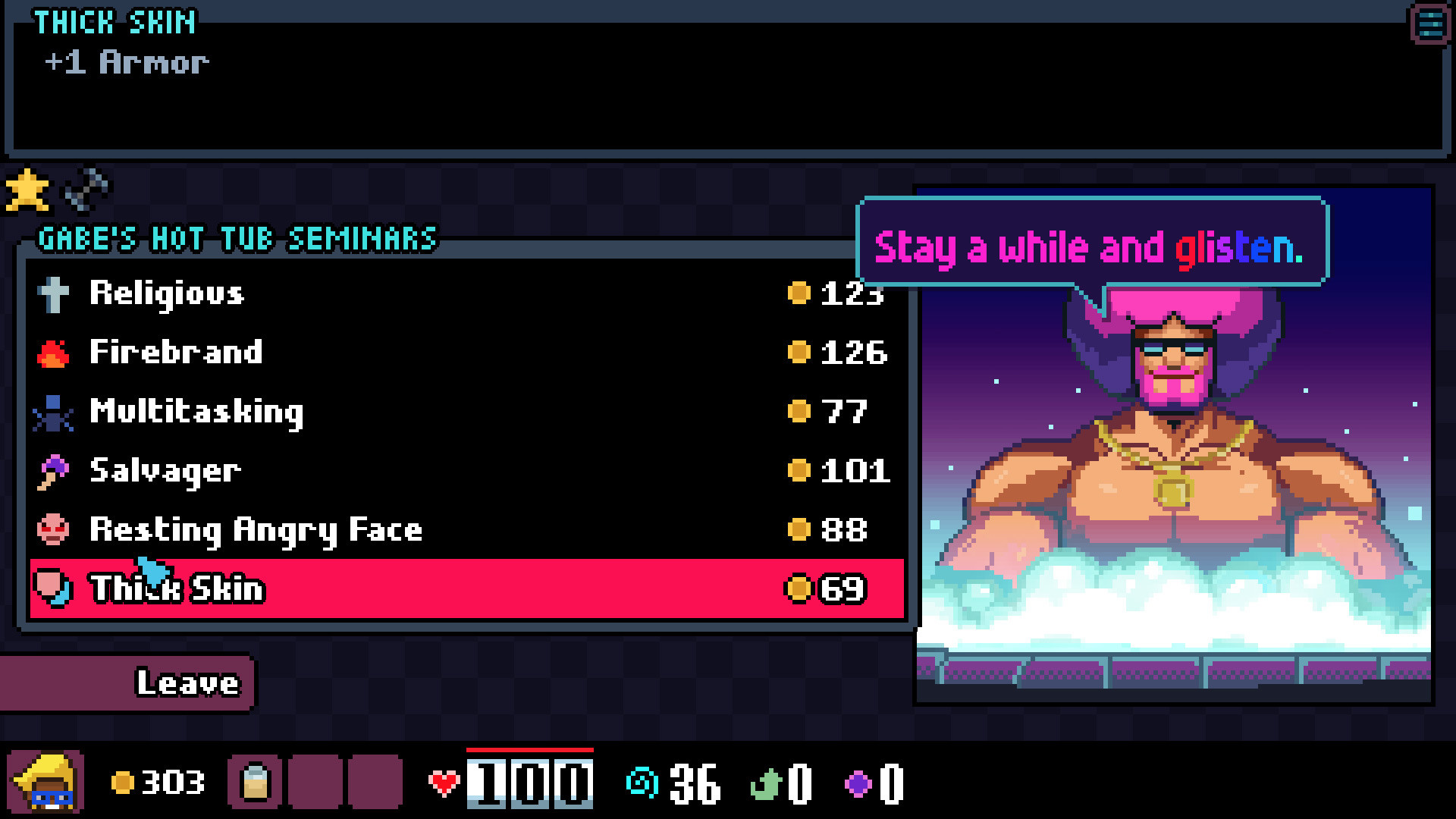1456x819 pixels.
Task: Buy Thick Skin for 69 gold
Action: coord(466,589)
